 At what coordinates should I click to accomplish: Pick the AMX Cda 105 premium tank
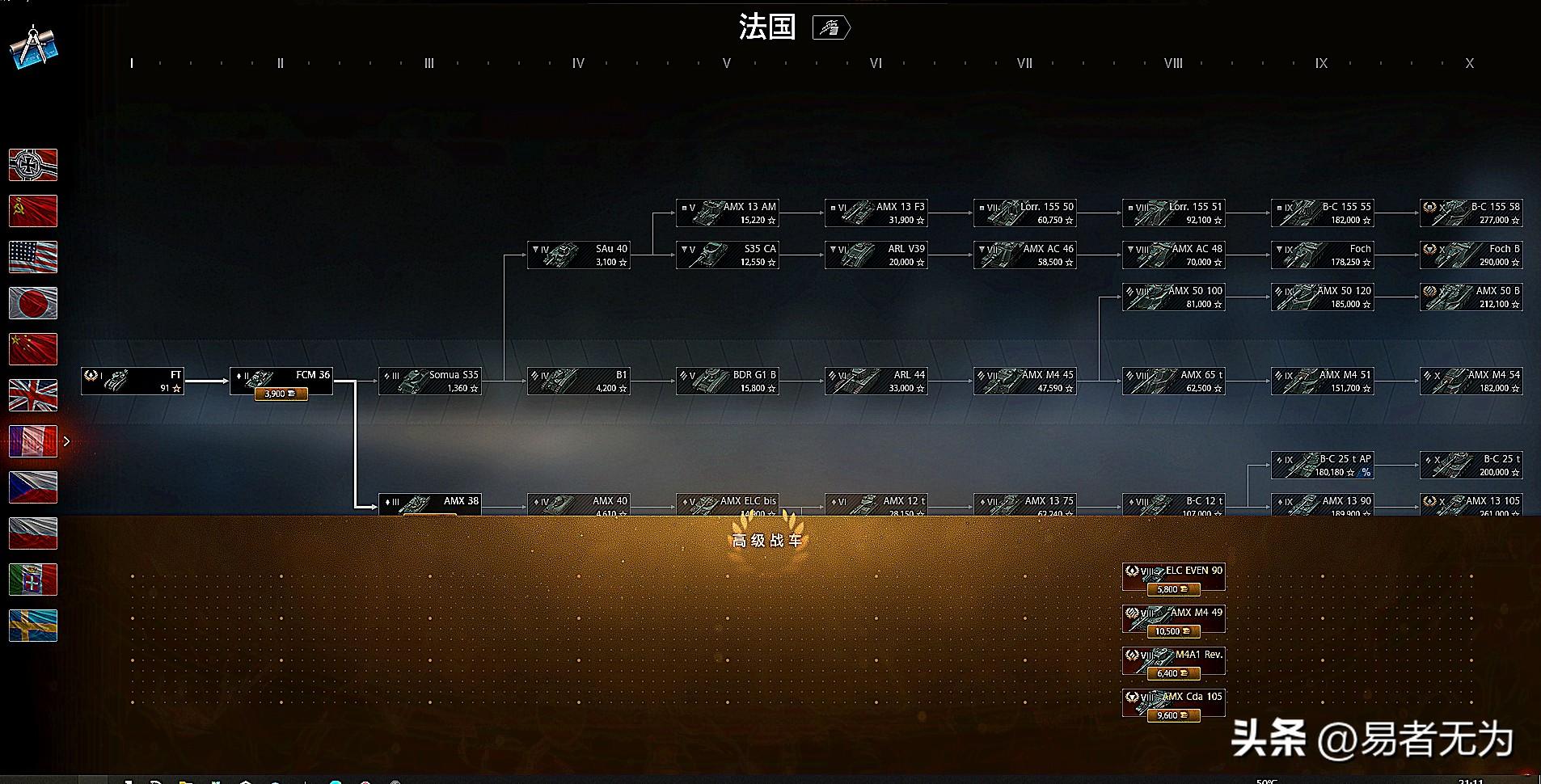coord(1174,703)
